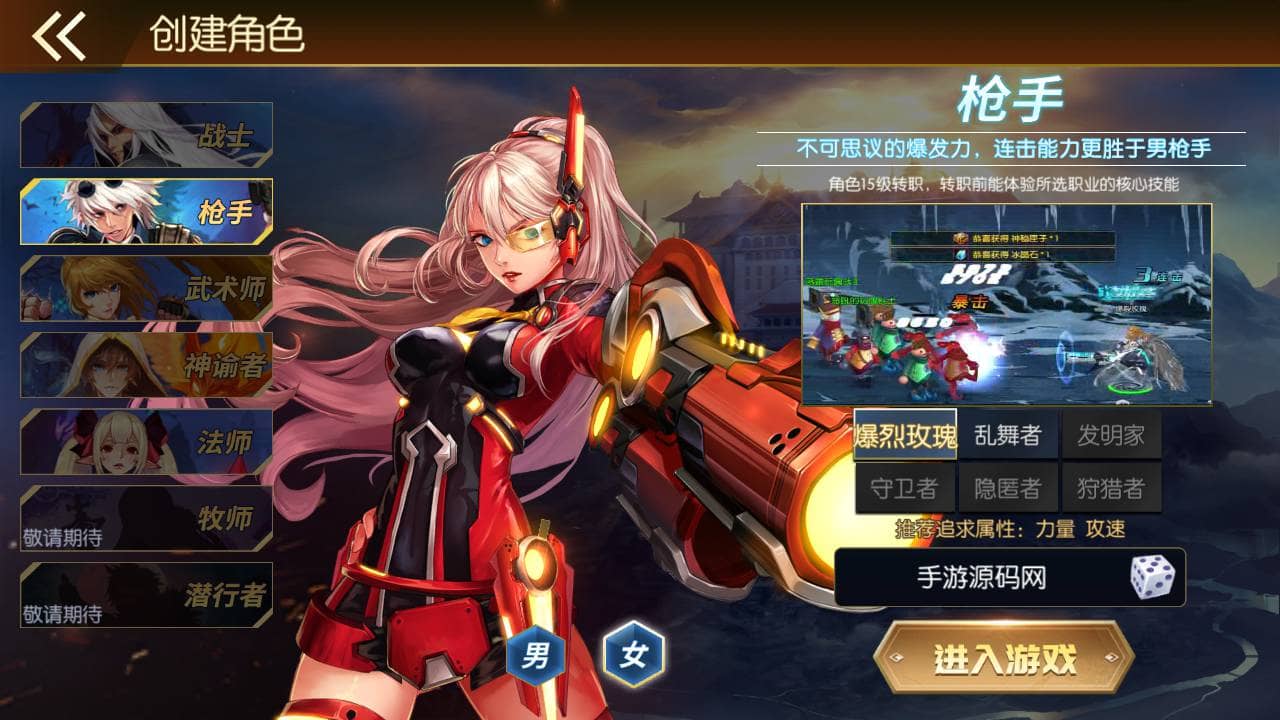Click the locked 潜行者 class entry
Image resolution: width=1280 pixels, height=720 pixels.
[x=147, y=595]
